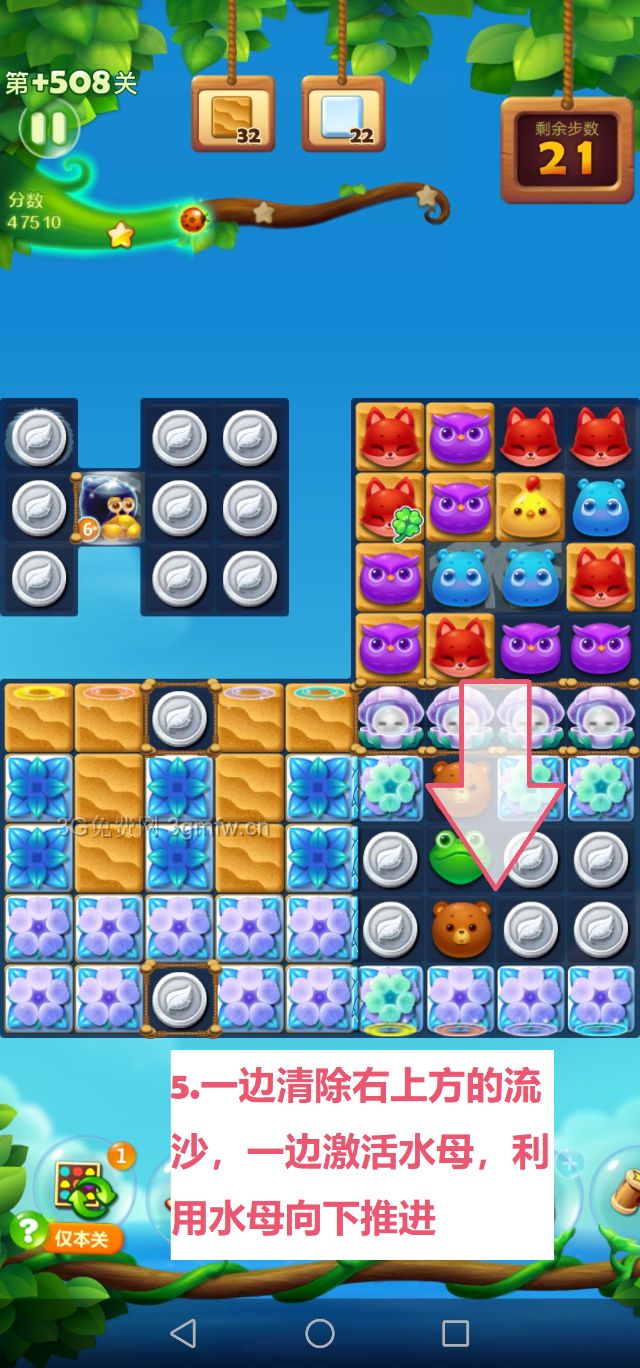This screenshot has width=640, height=1368.
Task: Select the green frog tile
Action: click(459, 857)
